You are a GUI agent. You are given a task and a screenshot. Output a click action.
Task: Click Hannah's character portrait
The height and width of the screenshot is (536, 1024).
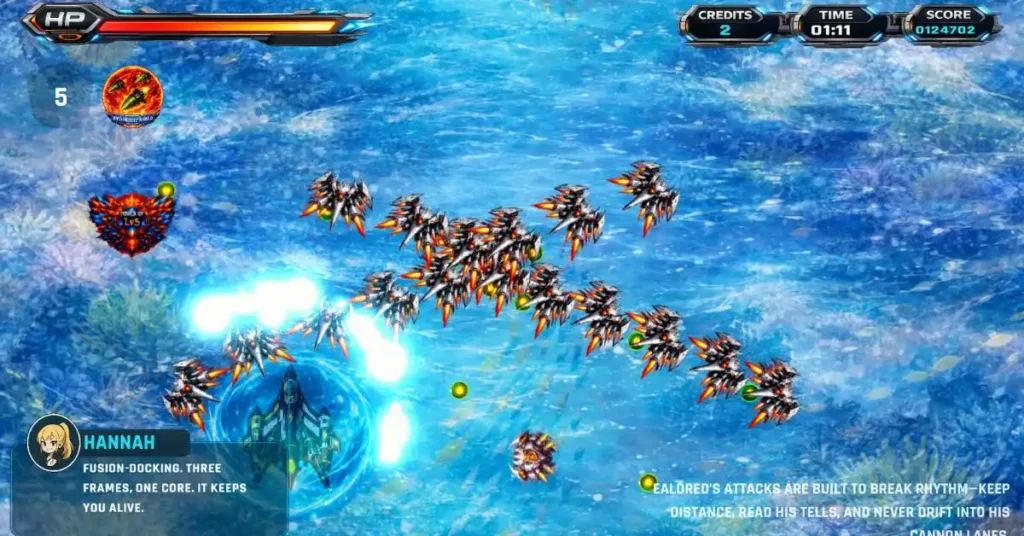(x=53, y=442)
